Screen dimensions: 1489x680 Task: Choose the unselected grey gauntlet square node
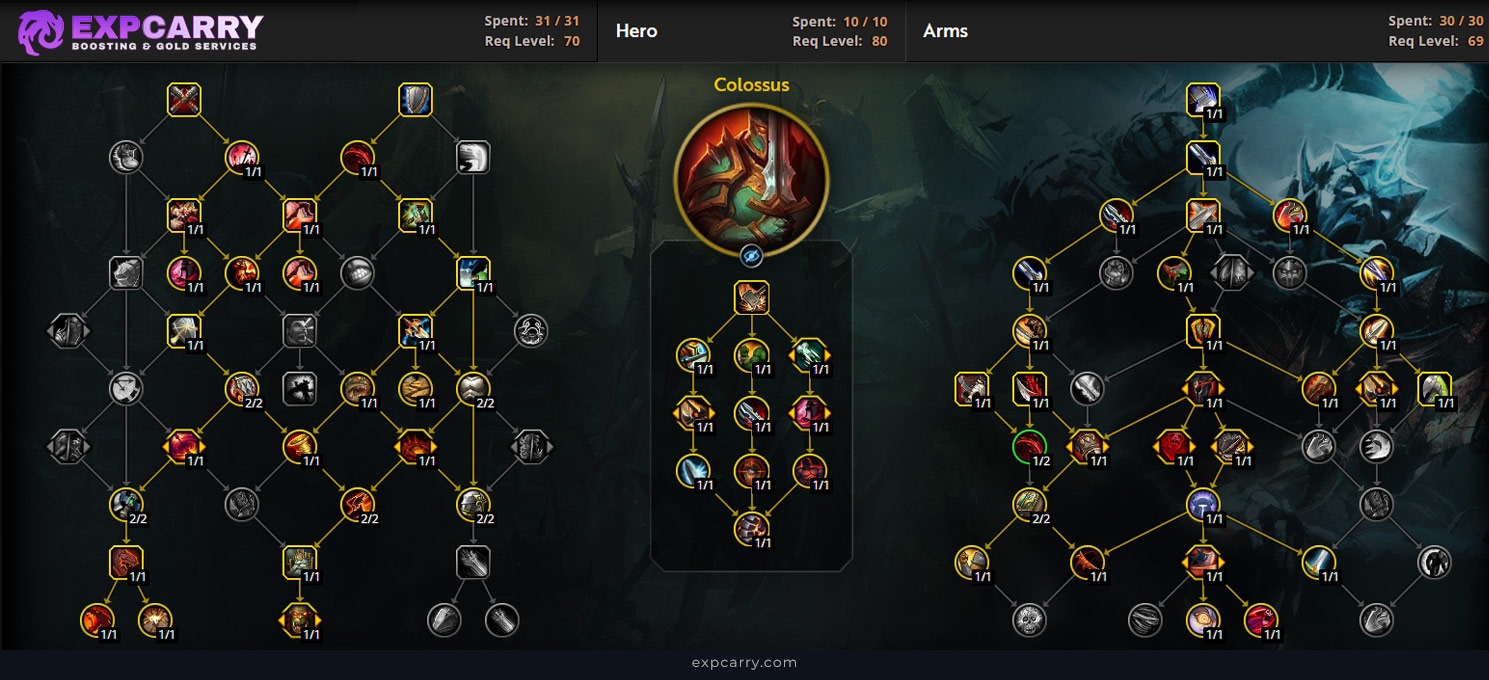coord(472,562)
